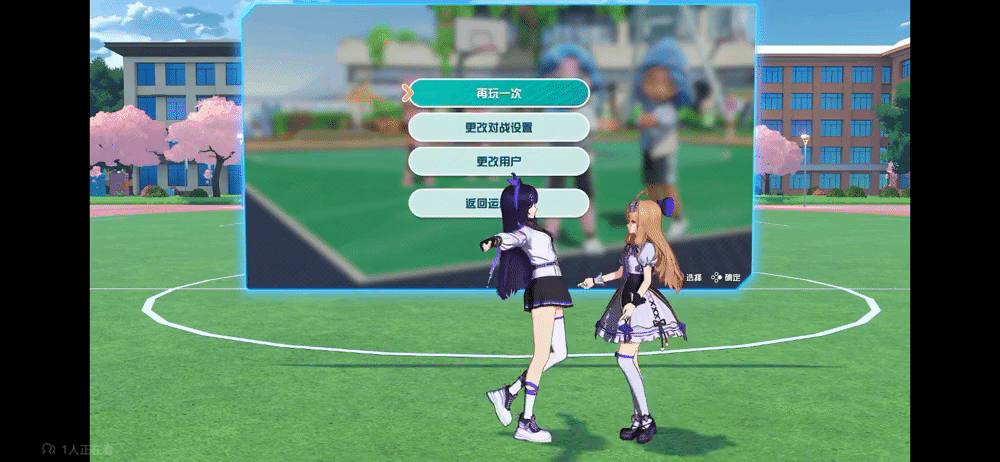Choose 再玩一次 to play again

[498, 93]
